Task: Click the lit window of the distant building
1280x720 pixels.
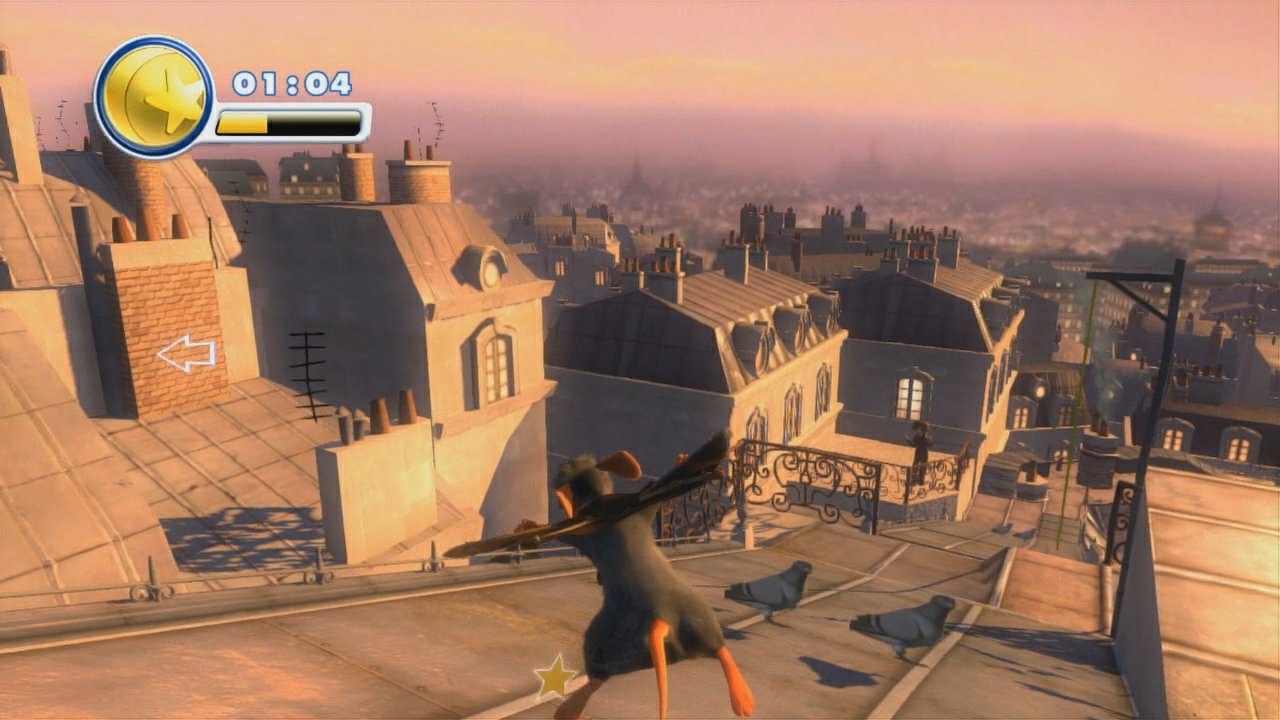Action: (x=908, y=395)
